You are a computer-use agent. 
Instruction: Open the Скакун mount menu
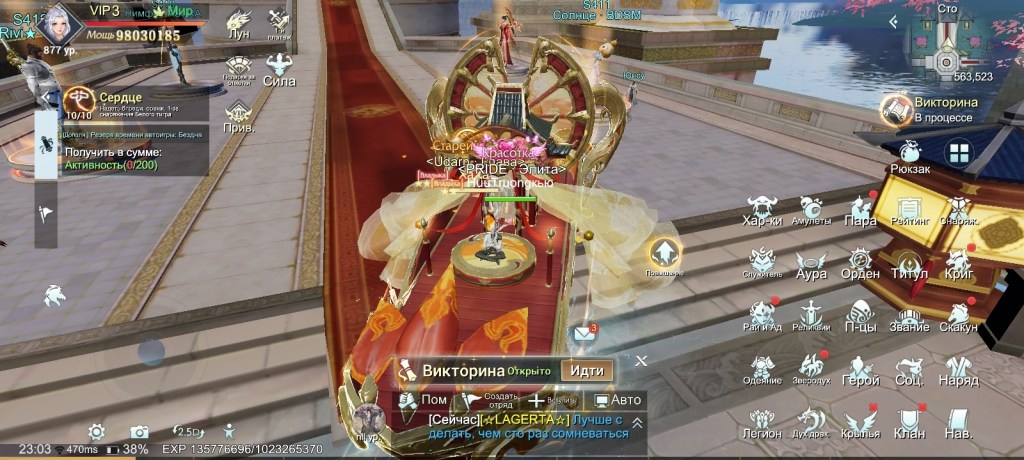[958, 318]
